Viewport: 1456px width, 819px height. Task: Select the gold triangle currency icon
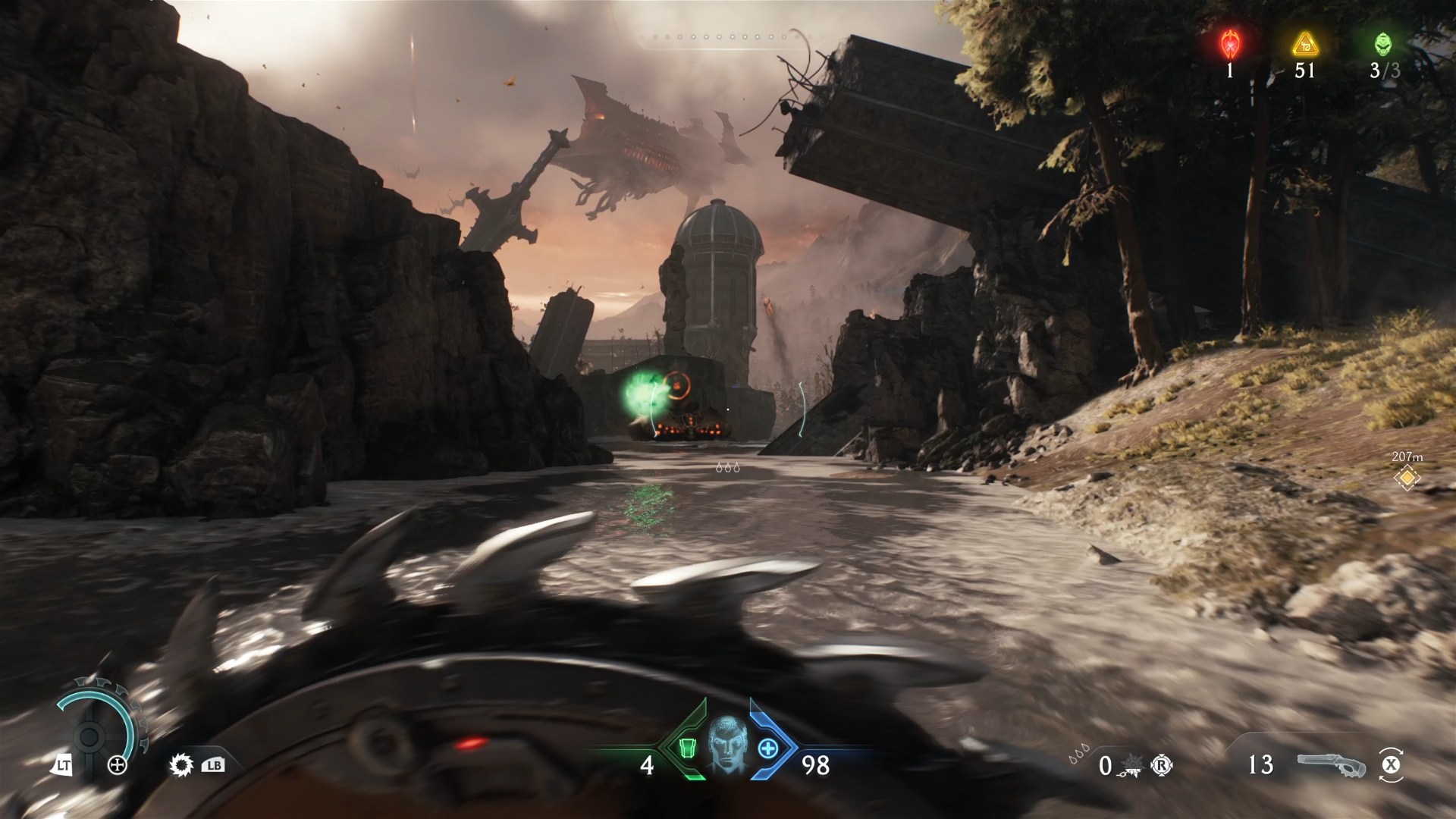(1304, 44)
